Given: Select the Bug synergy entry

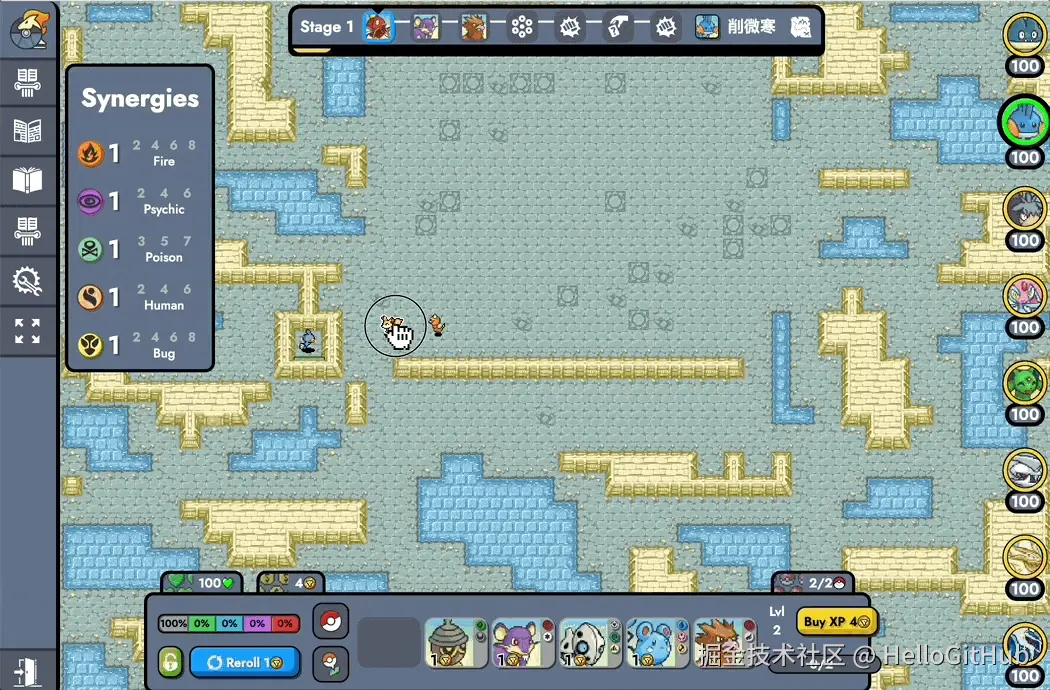Looking at the screenshot, I should pos(139,345).
